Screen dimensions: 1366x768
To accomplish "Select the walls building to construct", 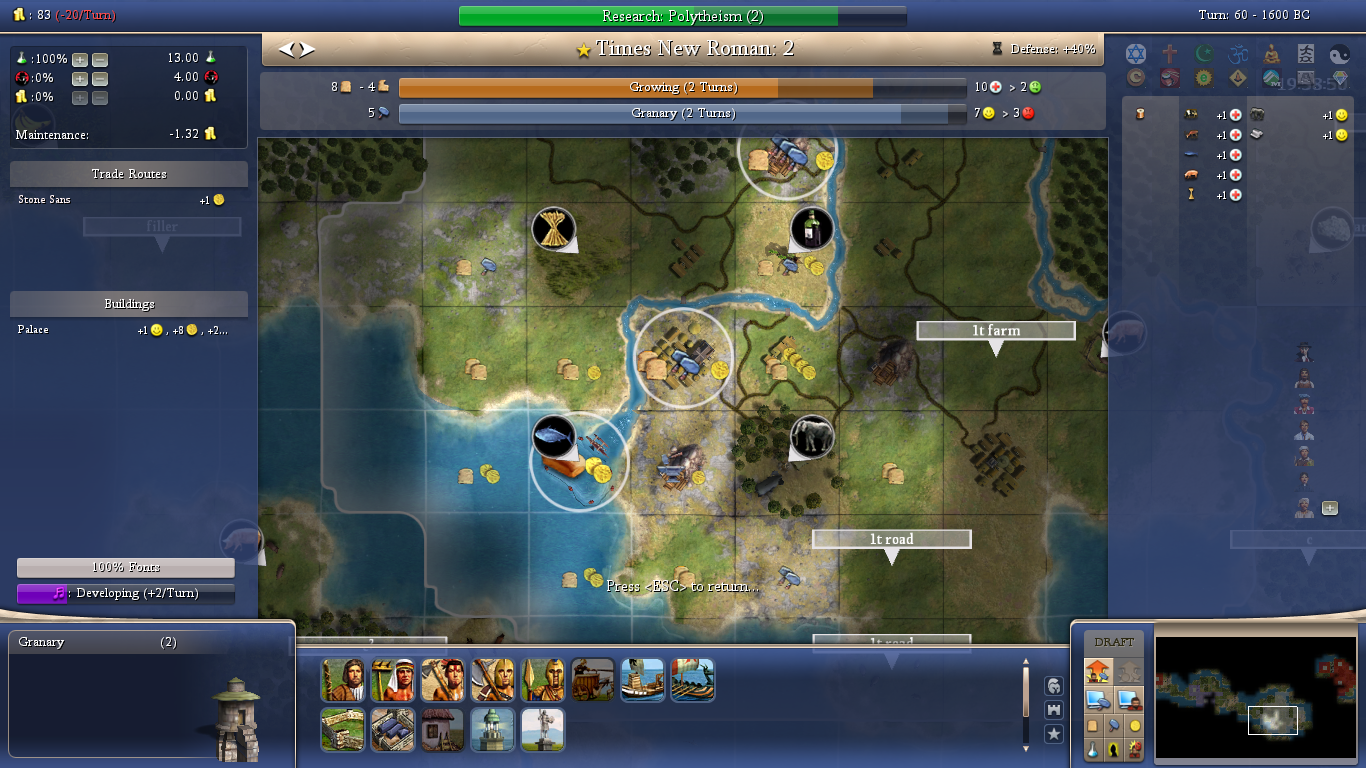I will [x=342, y=730].
